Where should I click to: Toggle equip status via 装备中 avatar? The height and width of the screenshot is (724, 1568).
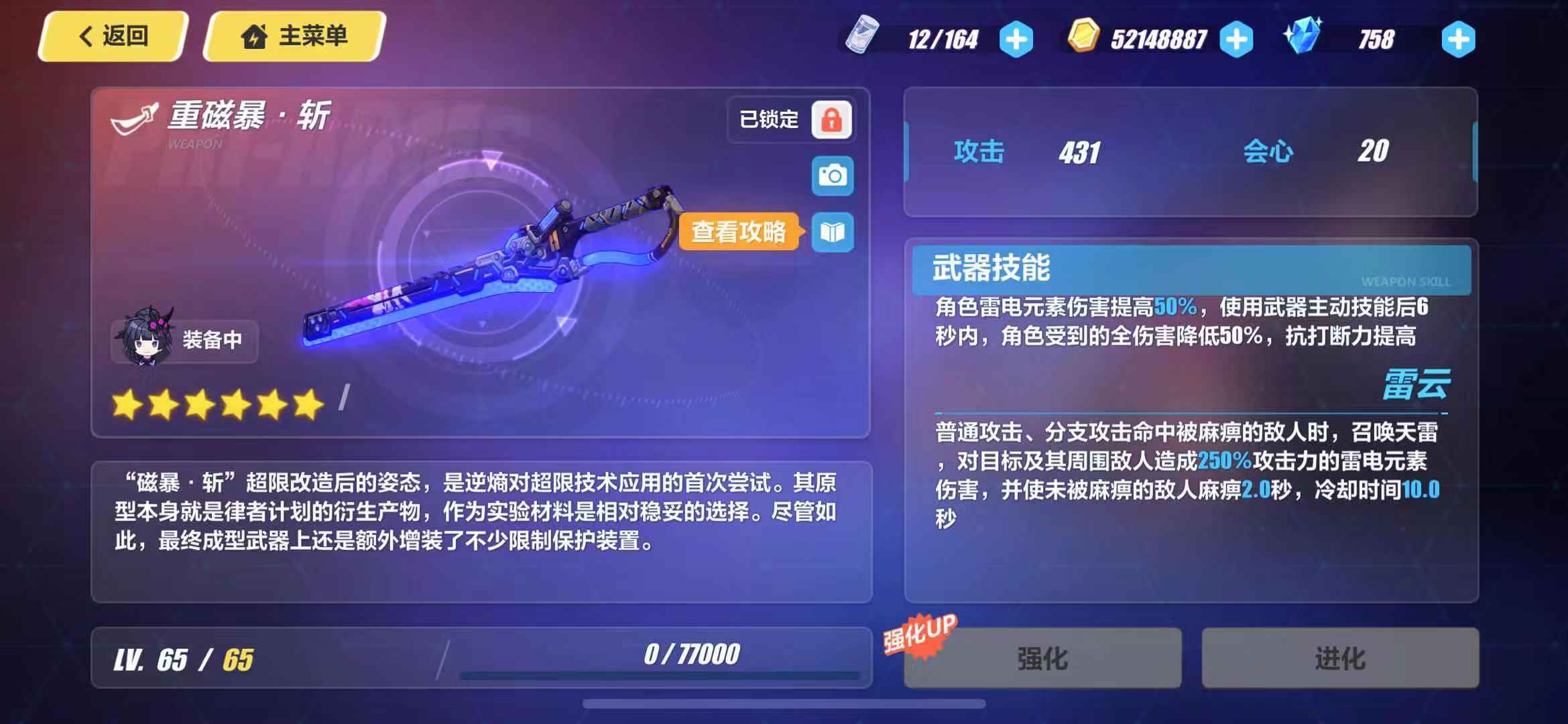click(183, 341)
